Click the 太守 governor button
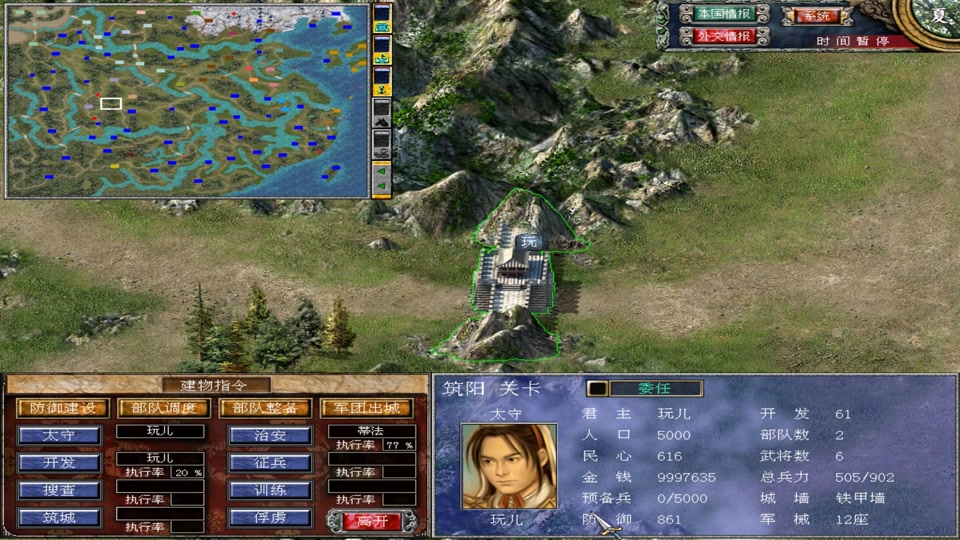Image resolution: width=960 pixels, height=540 pixels. (60, 436)
